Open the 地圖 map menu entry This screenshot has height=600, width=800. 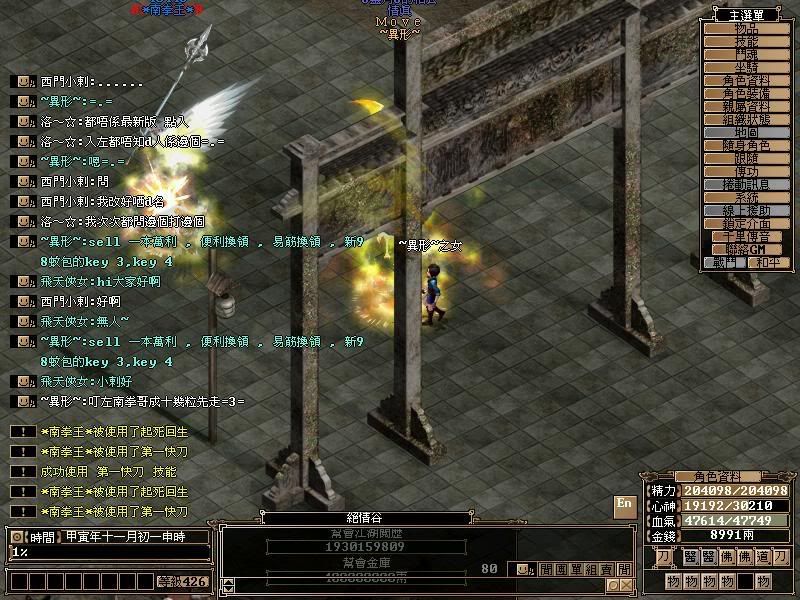[747, 132]
